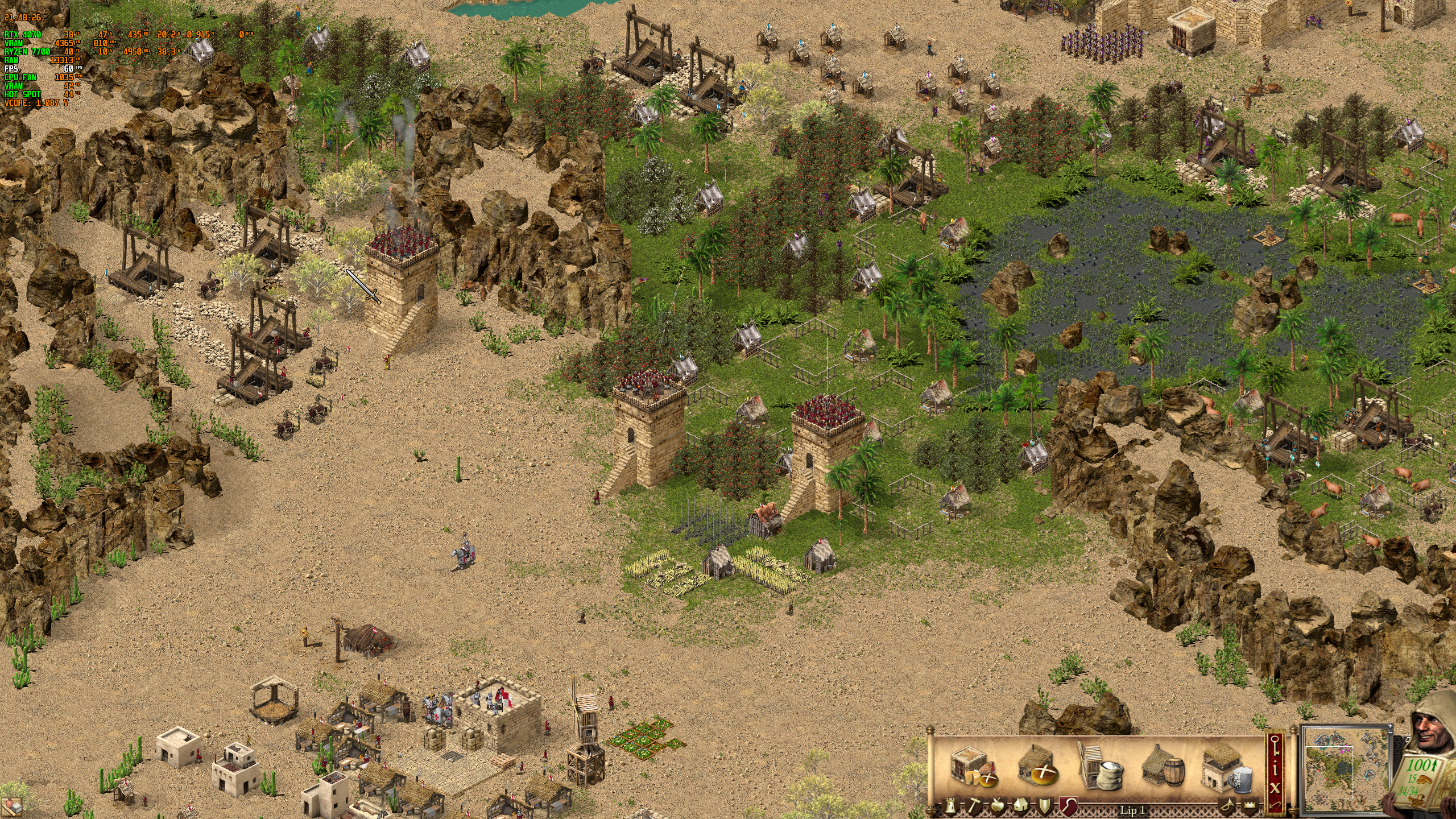Open the apple farm buildings category
Screen dimensions: 1456x819
coord(996,806)
